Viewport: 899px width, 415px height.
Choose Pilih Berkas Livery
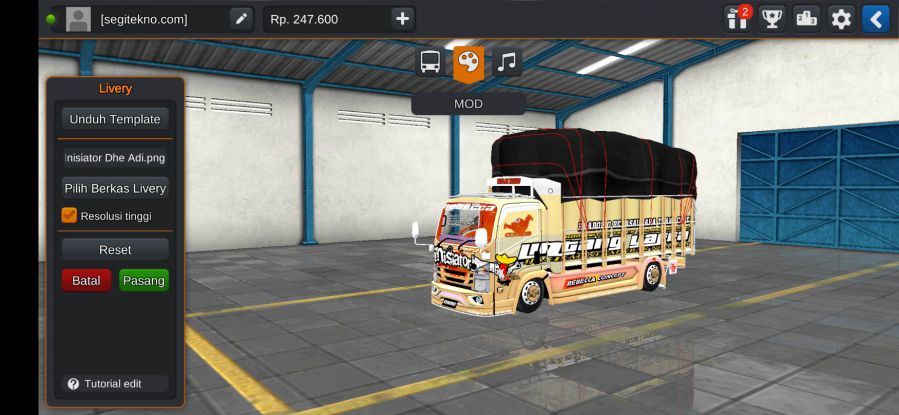pos(115,188)
